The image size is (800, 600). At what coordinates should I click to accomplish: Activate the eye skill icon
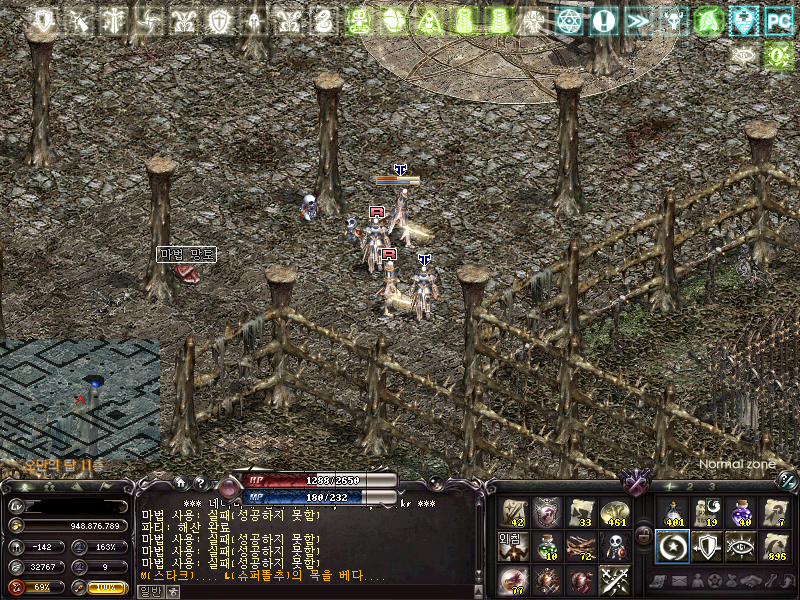coord(741,547)
